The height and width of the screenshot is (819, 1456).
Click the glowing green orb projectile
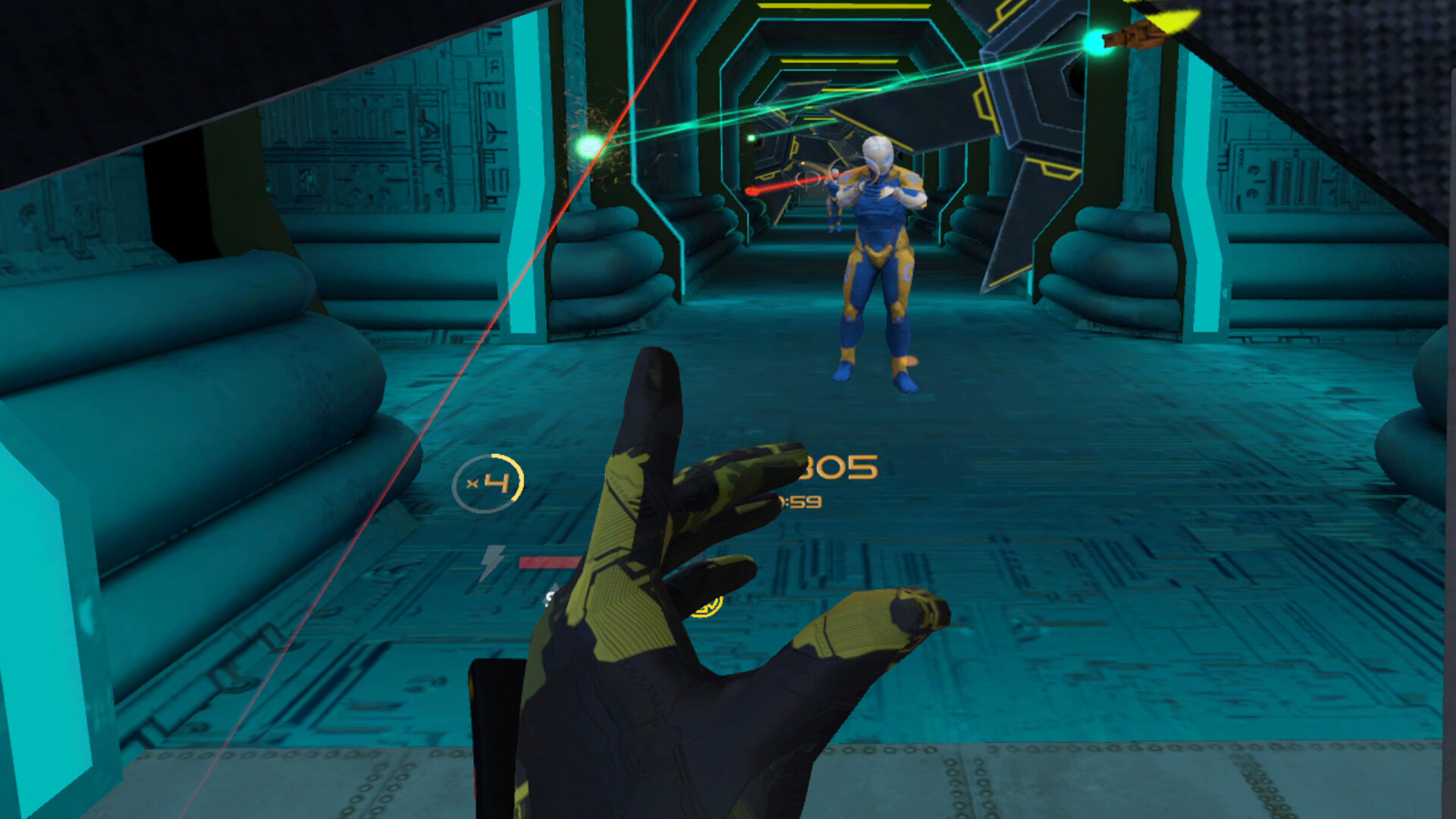pos(588,146)
